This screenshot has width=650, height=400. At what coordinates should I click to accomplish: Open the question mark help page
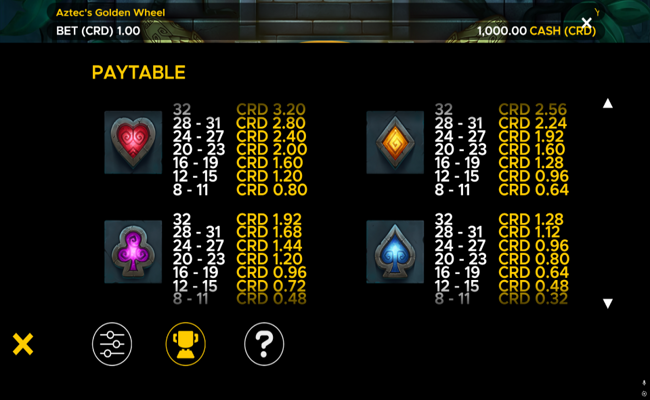click(264, 344)
